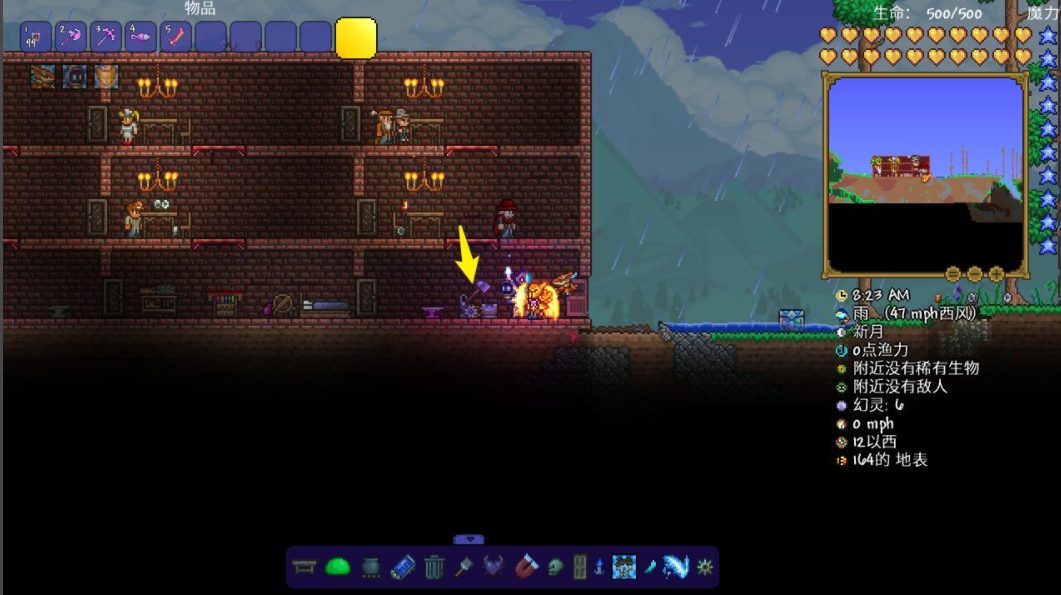This screenshot has width=1061, height=595.
Task: Click the green slime toolbar icon
Action: pyautogui.click(x=338, y=567)
